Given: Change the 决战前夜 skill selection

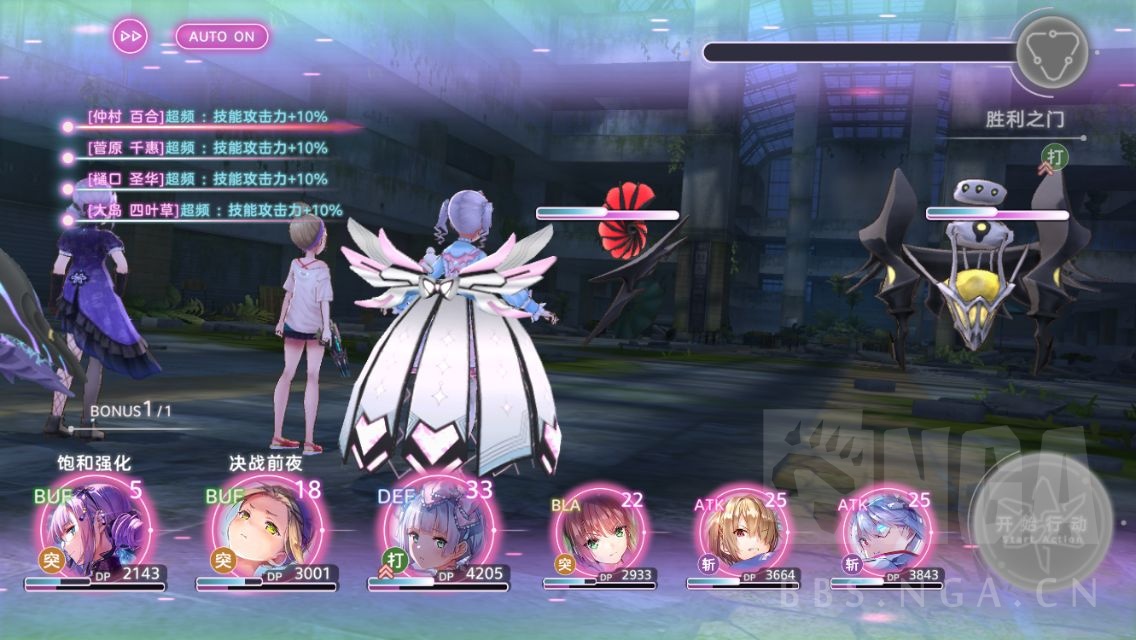Looking at the screenshot, I should pos(265,463).
